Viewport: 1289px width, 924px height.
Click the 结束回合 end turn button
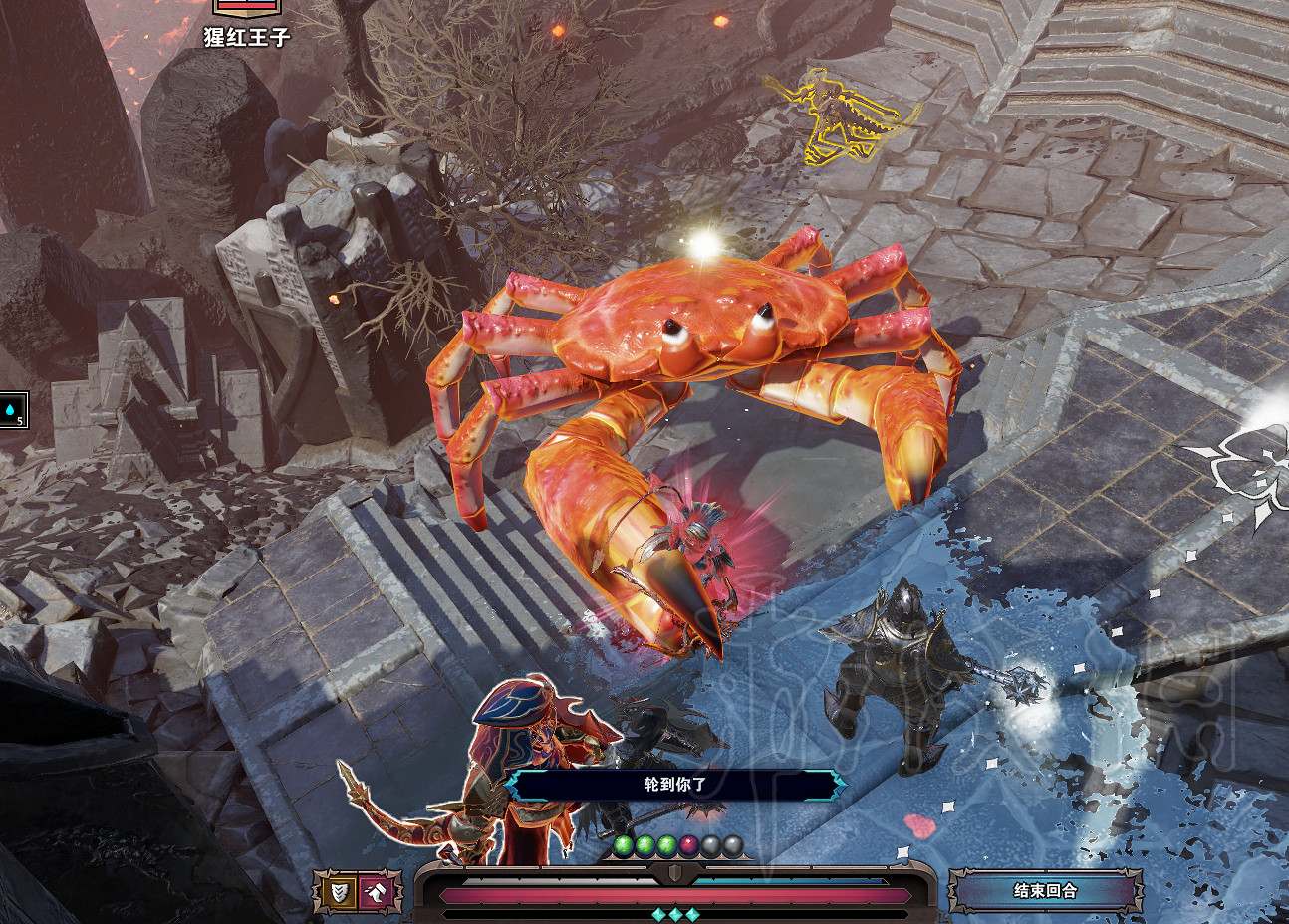pos(1044,890)
